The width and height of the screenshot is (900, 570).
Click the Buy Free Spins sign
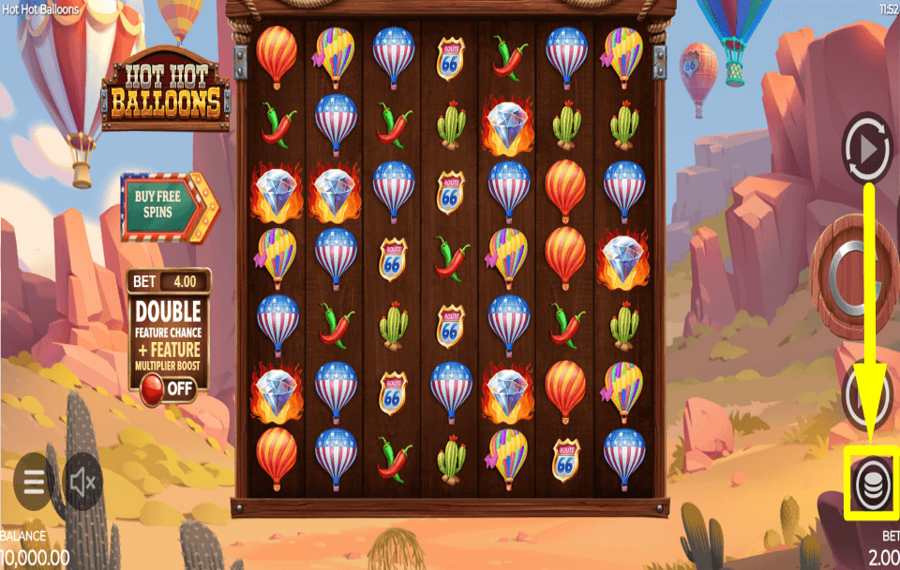click(x=166, y=206)
